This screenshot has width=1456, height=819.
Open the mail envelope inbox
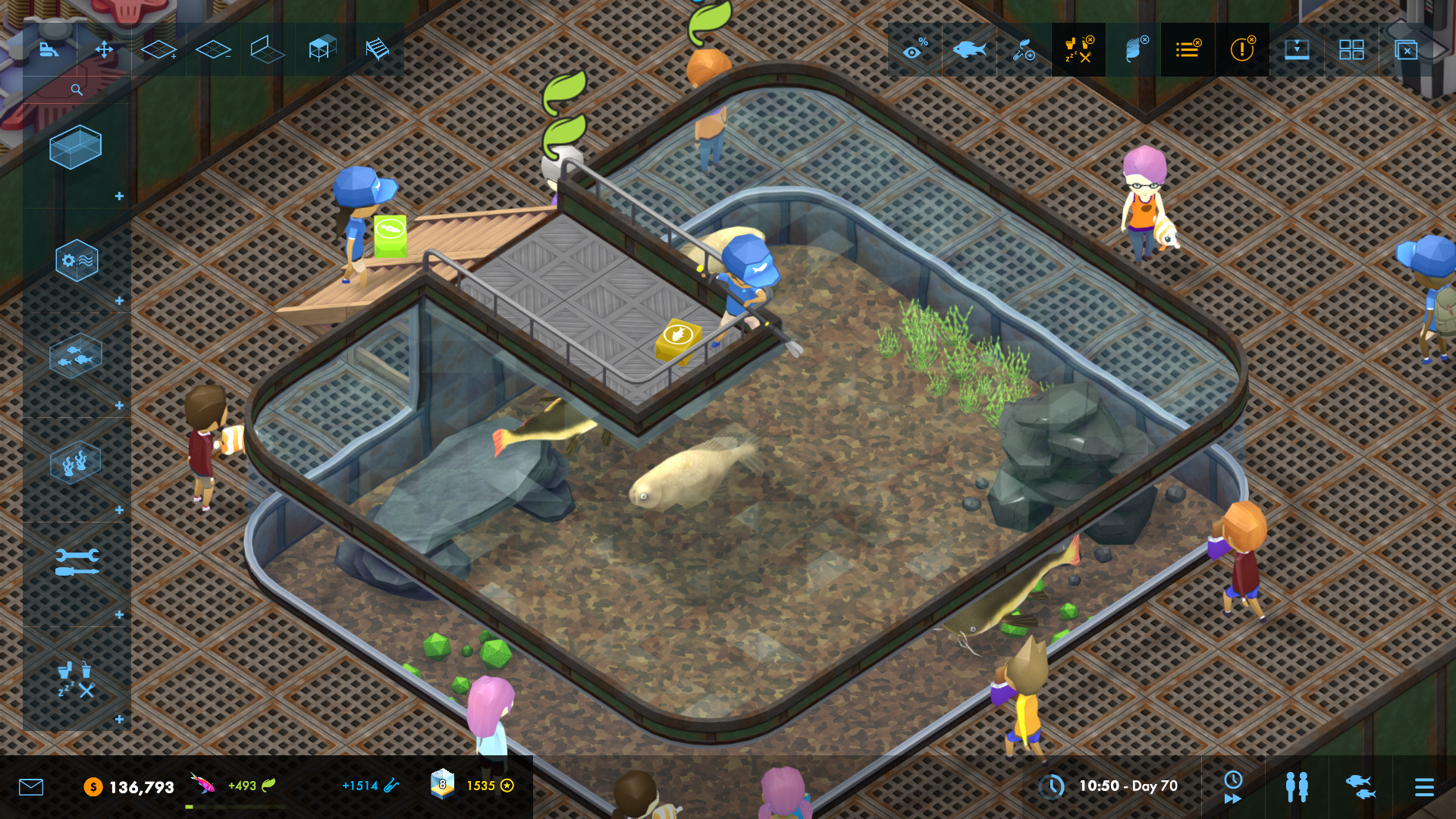[x=31, y=786]
